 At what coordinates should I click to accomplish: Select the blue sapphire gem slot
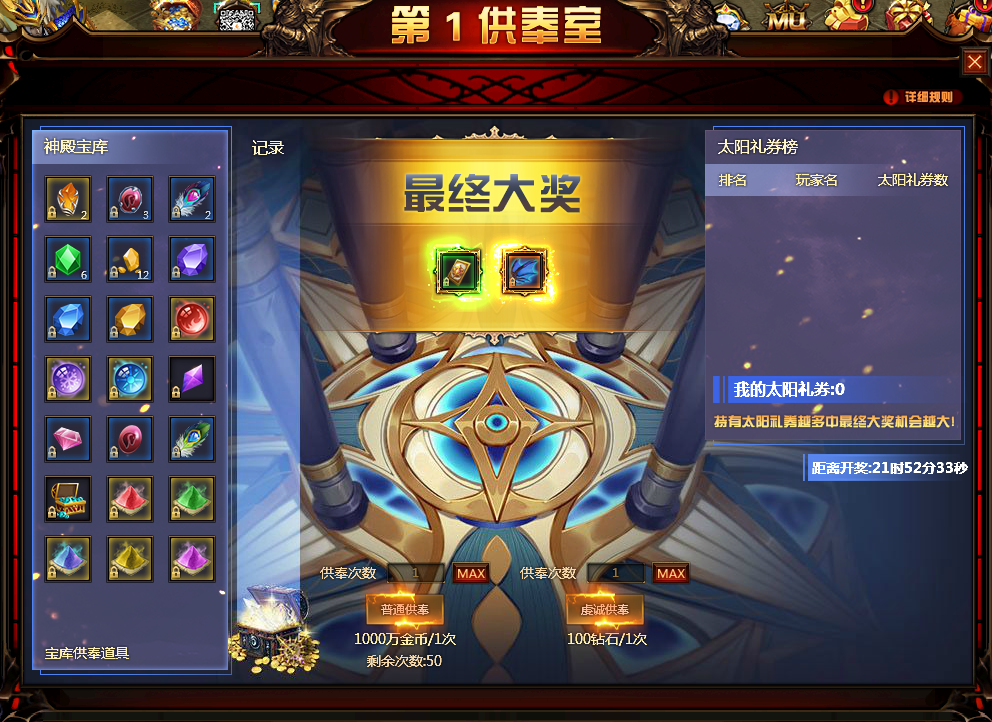[x=68, y=319]
